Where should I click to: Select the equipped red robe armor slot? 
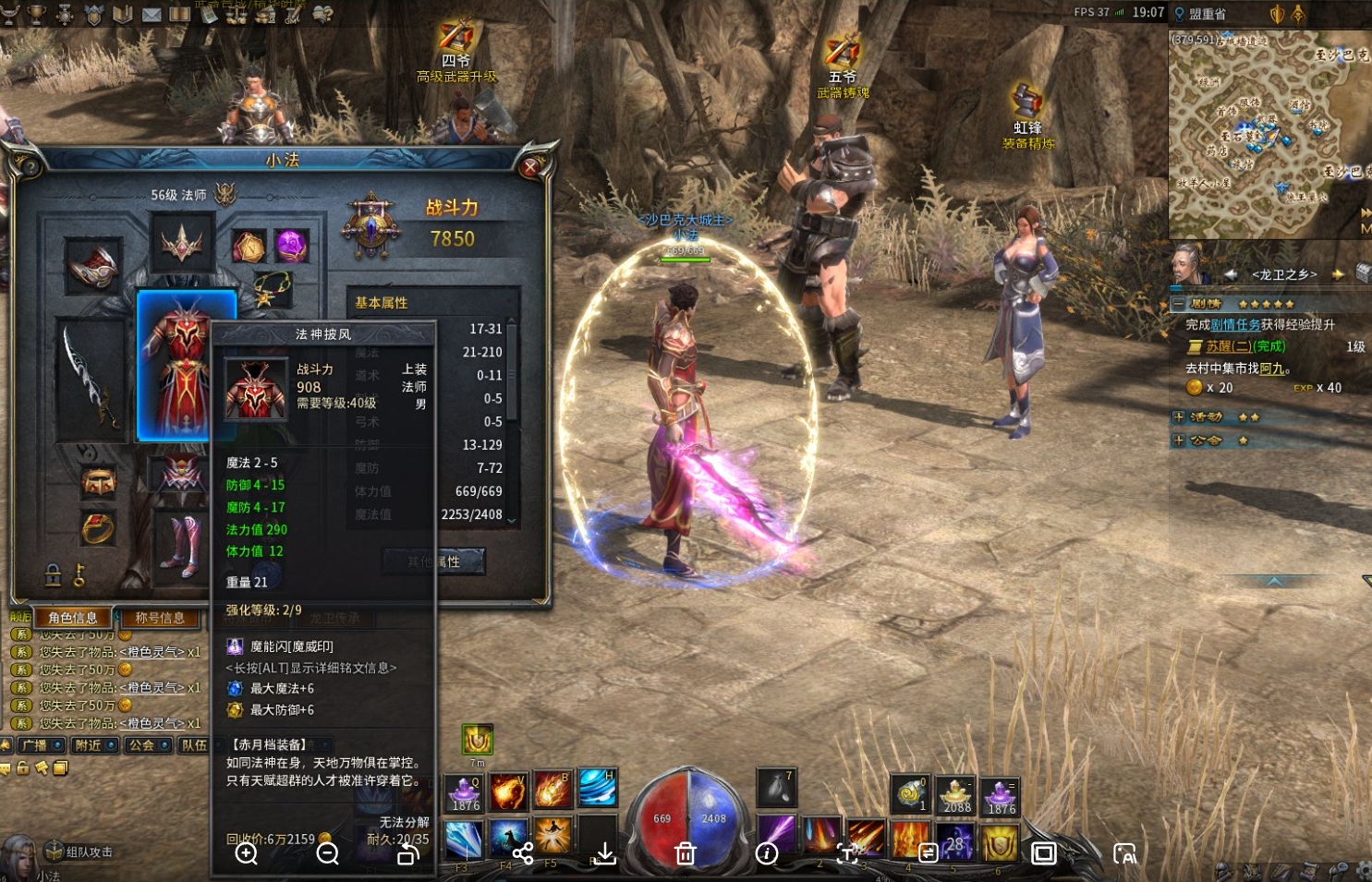(185, 364)
